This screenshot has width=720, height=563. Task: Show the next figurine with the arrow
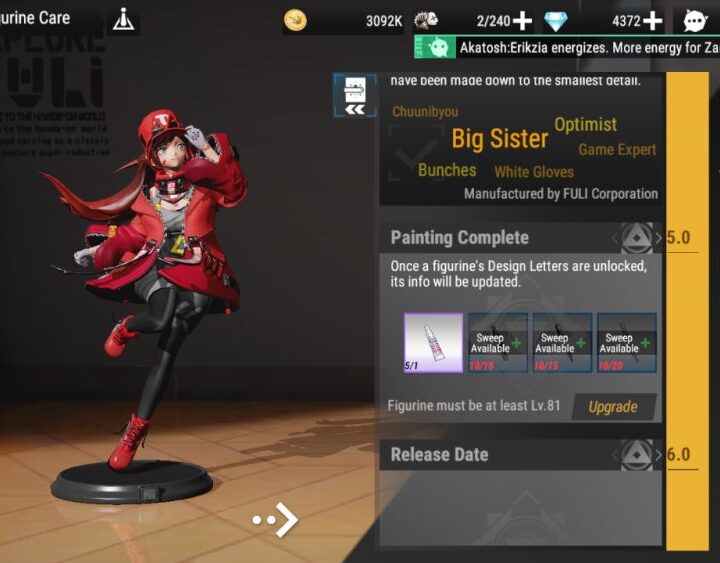click(x=277, y=520)
